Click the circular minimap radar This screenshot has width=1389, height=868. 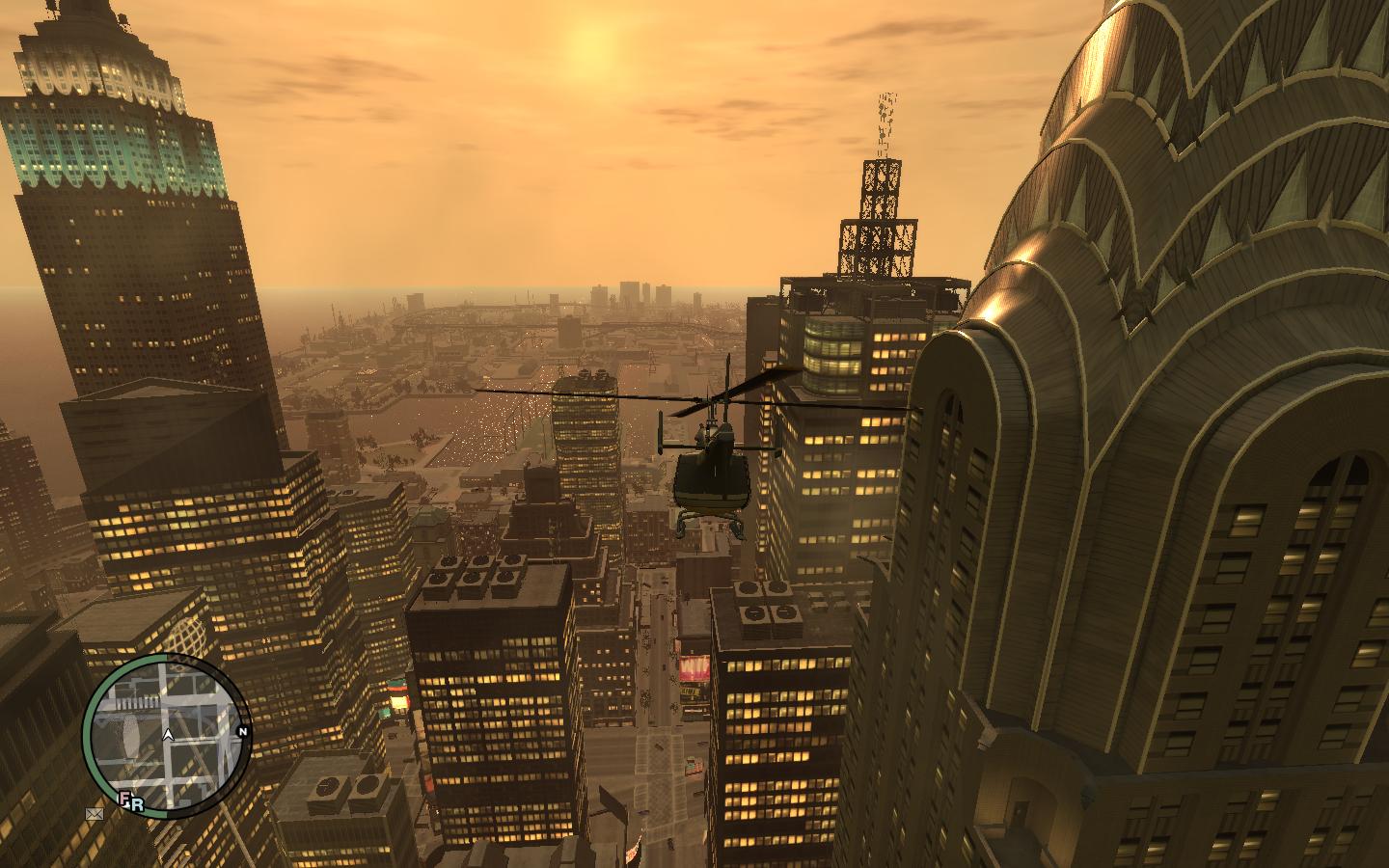pyautogui.click(x=166, y=736)
